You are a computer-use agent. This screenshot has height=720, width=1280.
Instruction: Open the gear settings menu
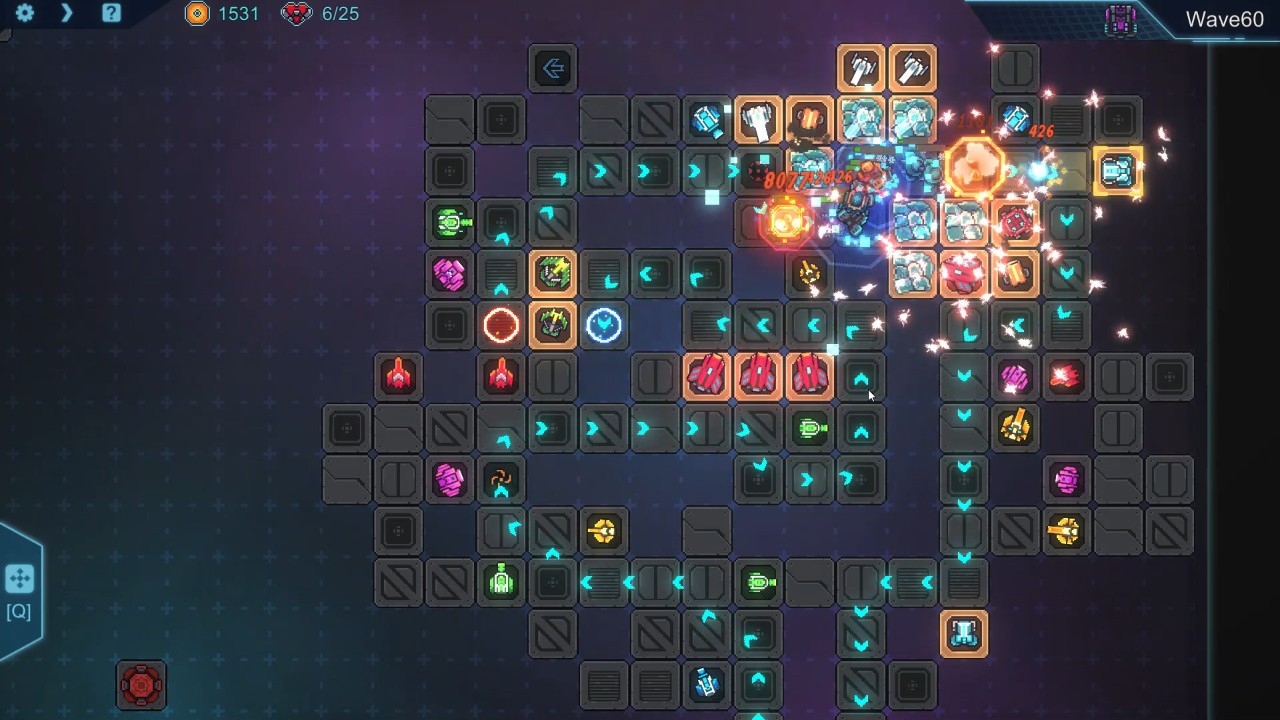25,13
